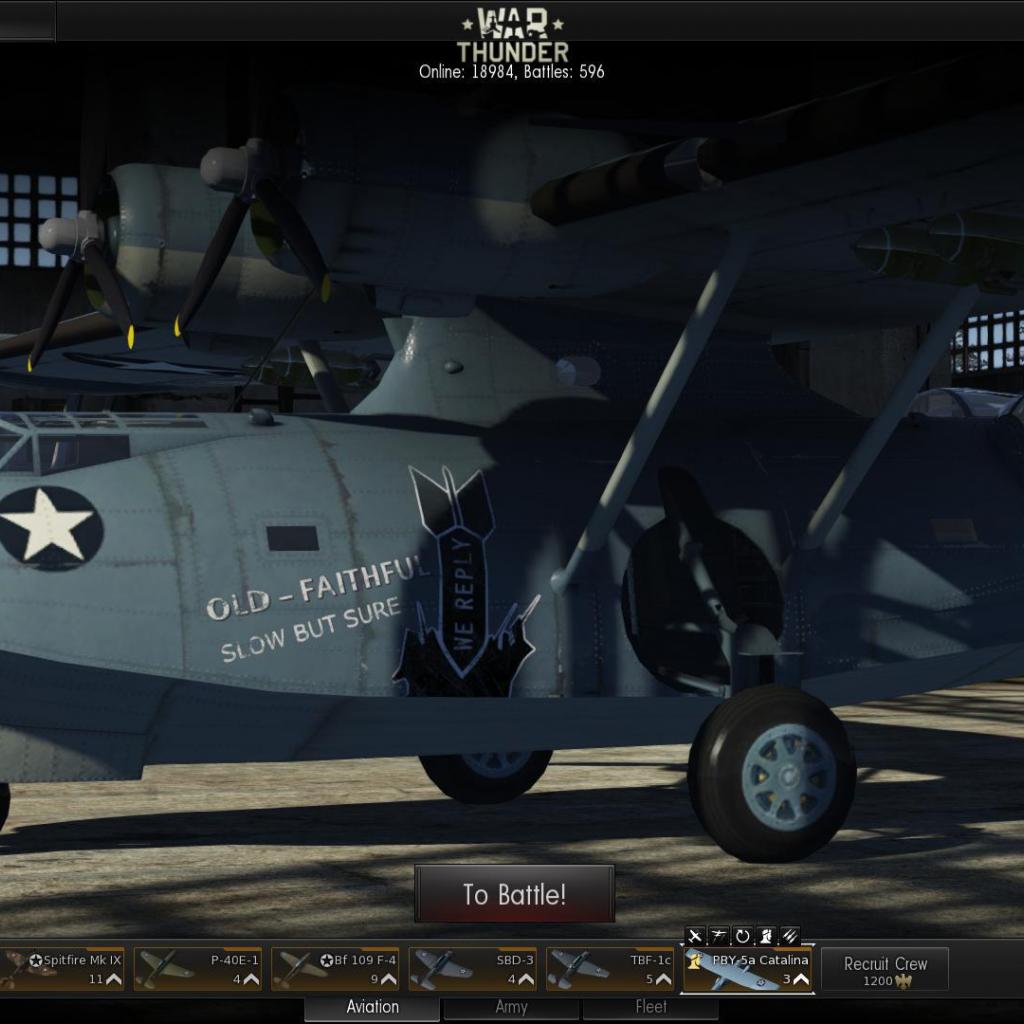Switch to the Aviation tab

pos(372,1007)
